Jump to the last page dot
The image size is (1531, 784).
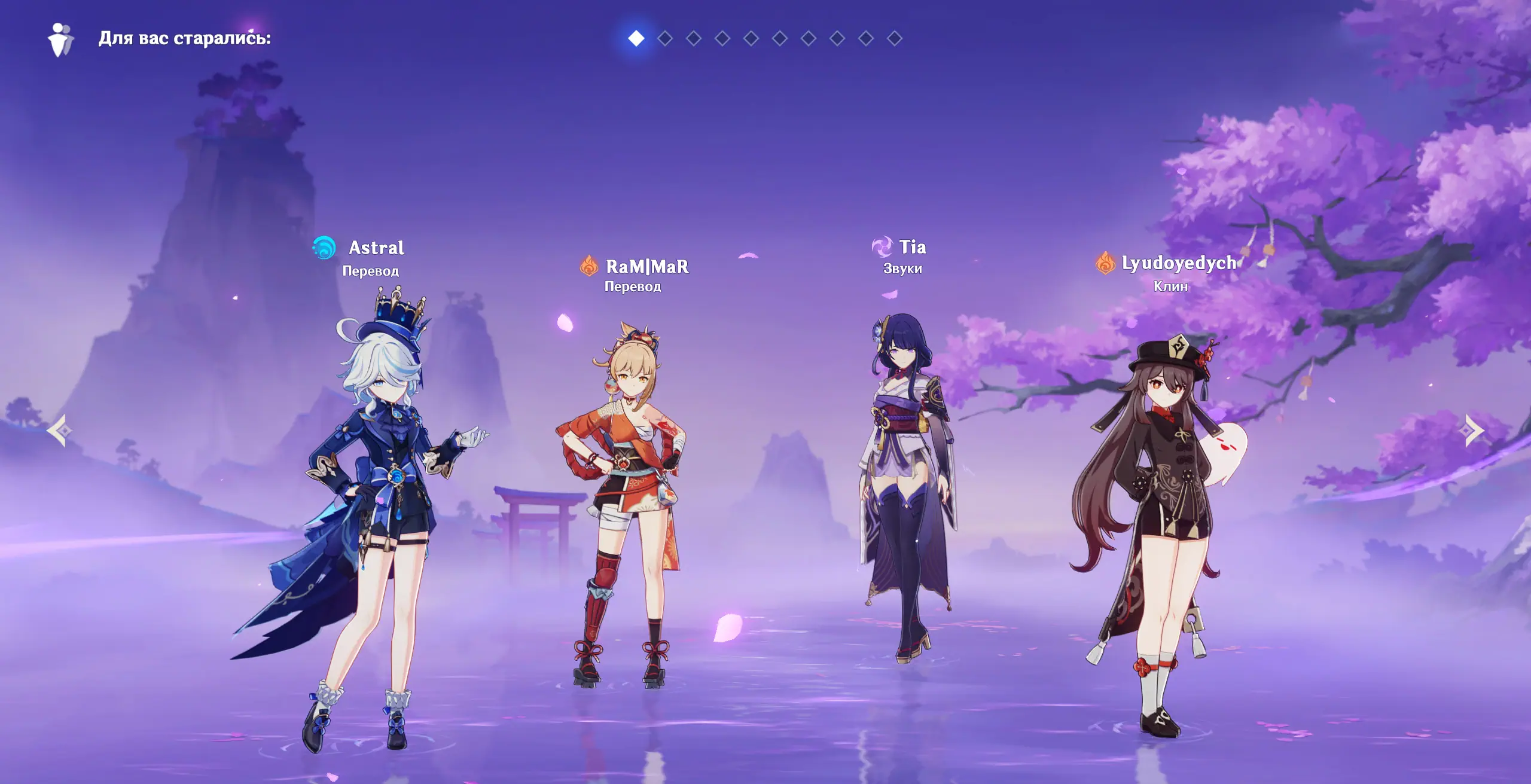pos(895,38)
